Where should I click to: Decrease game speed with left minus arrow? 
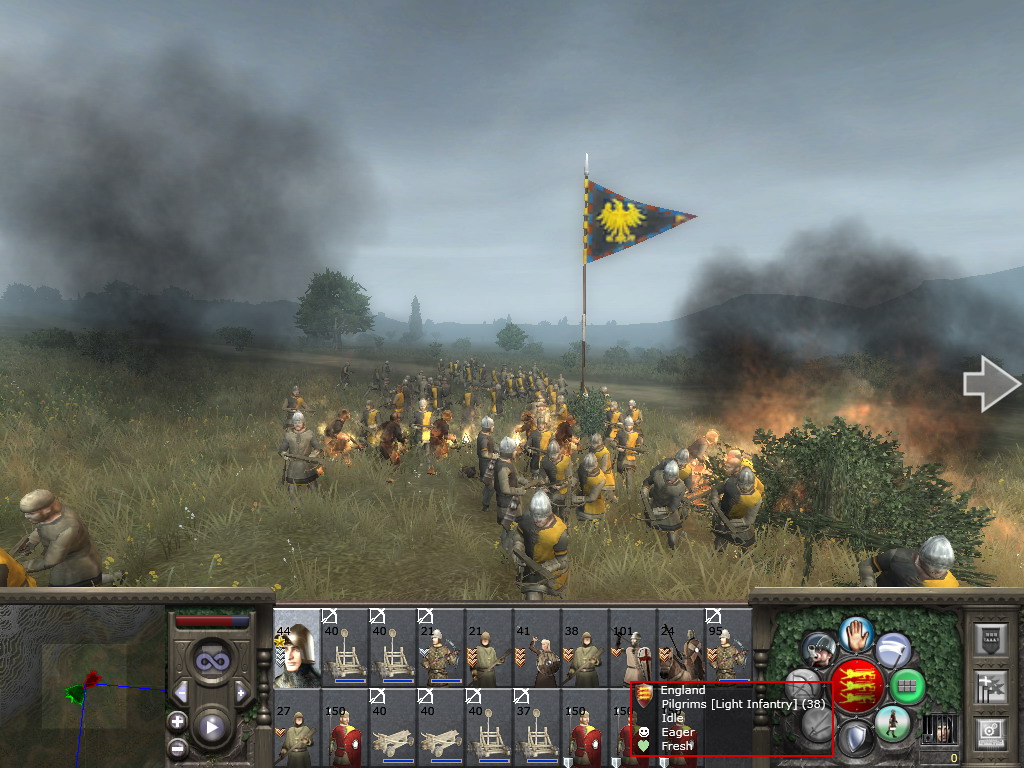(x=181, y=692)
